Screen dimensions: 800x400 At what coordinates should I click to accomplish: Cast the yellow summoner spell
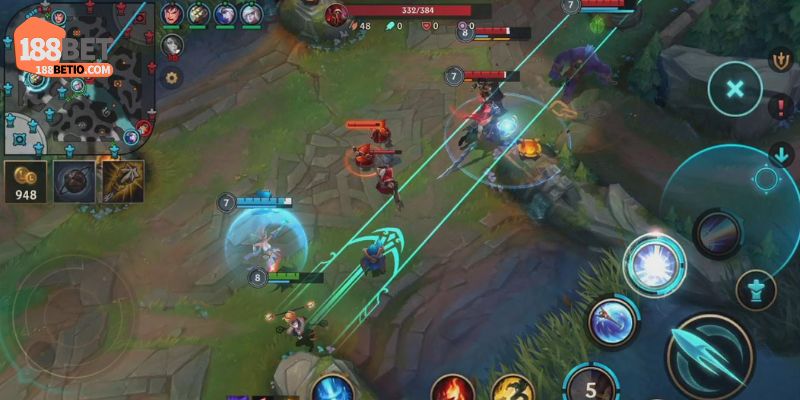coord(511,390)
